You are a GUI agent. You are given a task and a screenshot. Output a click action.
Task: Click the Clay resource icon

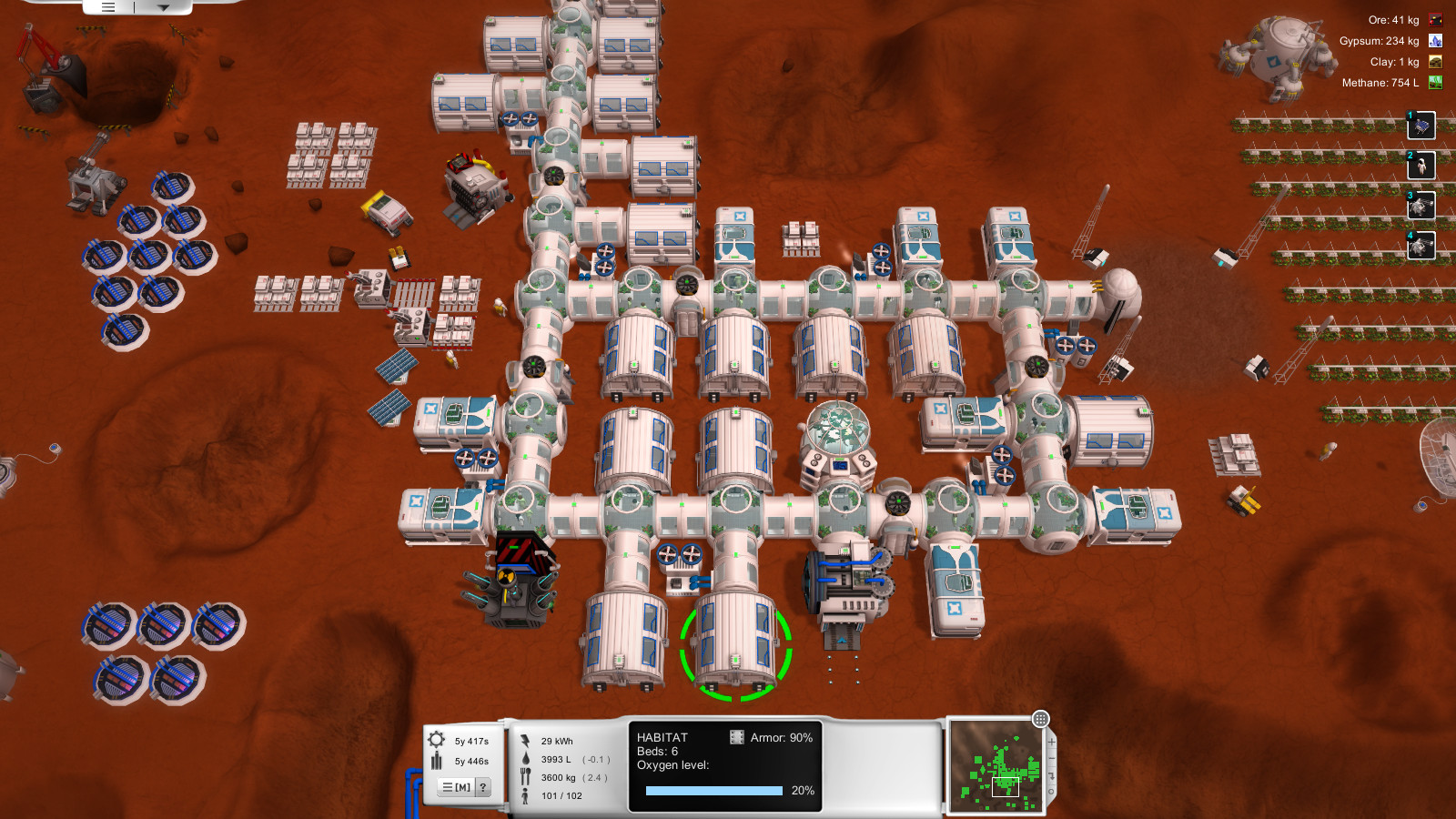[x=1435, y=62]
